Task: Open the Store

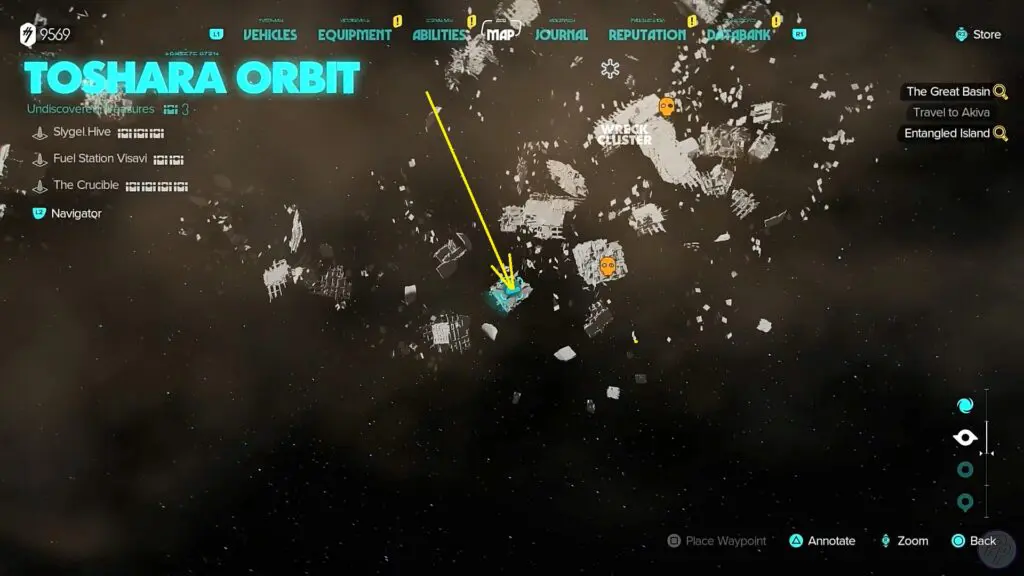Action: point(977,34)
